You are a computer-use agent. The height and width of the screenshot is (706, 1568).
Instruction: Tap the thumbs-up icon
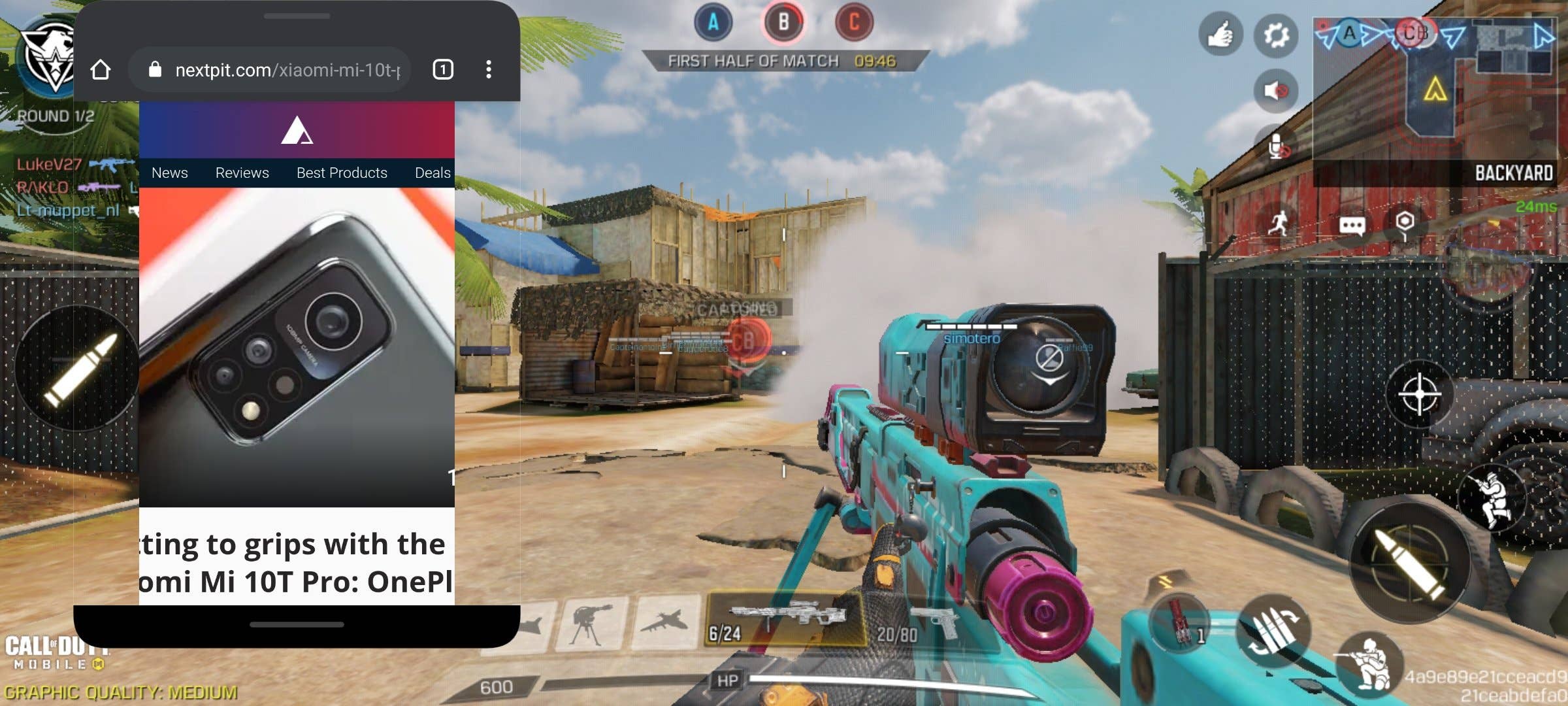[x=1220, y=35]
